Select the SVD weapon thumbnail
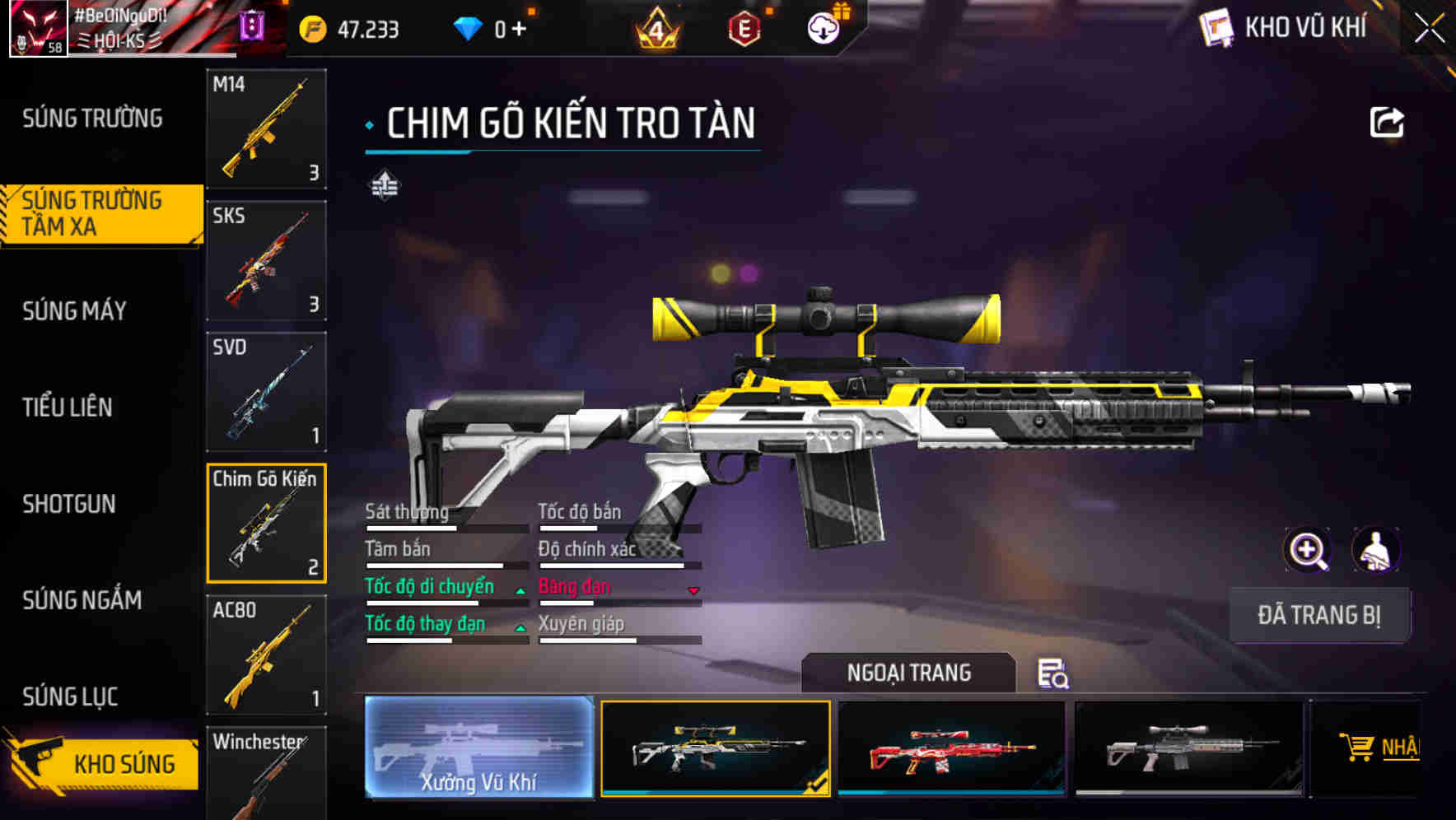The height and width of the screenshot is (820, 1456). point(265,390)
